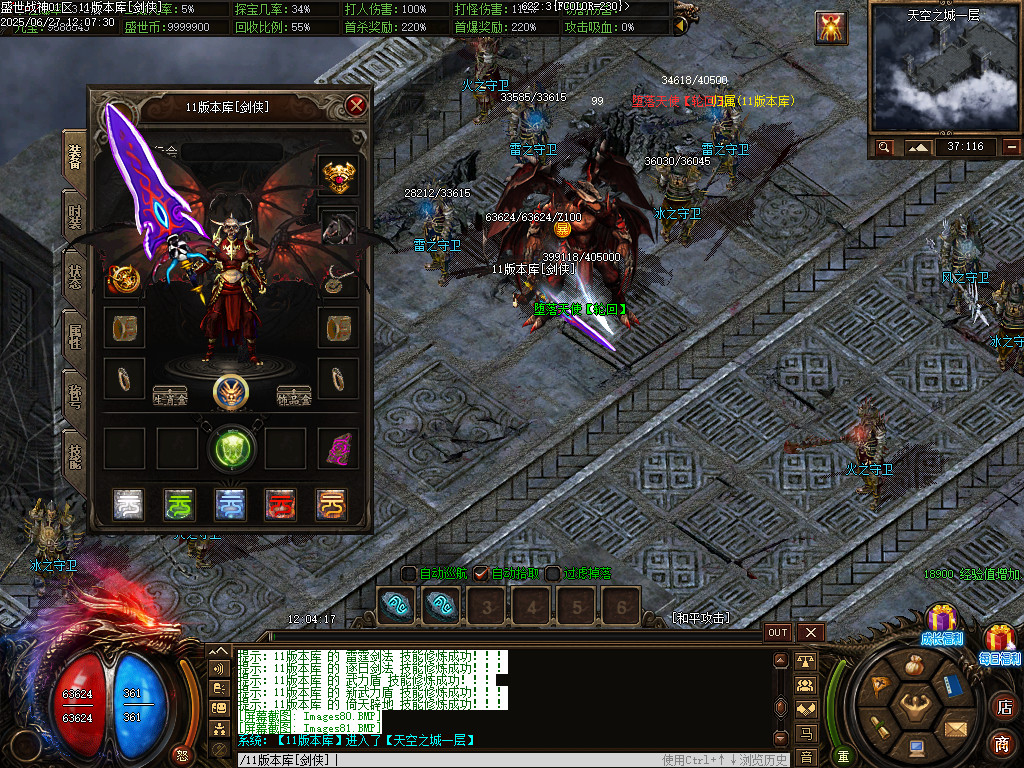Viewport: 1024px width, 768px height.
Task: Claim the 每日福利 daily gift icon
Action: 999,641
